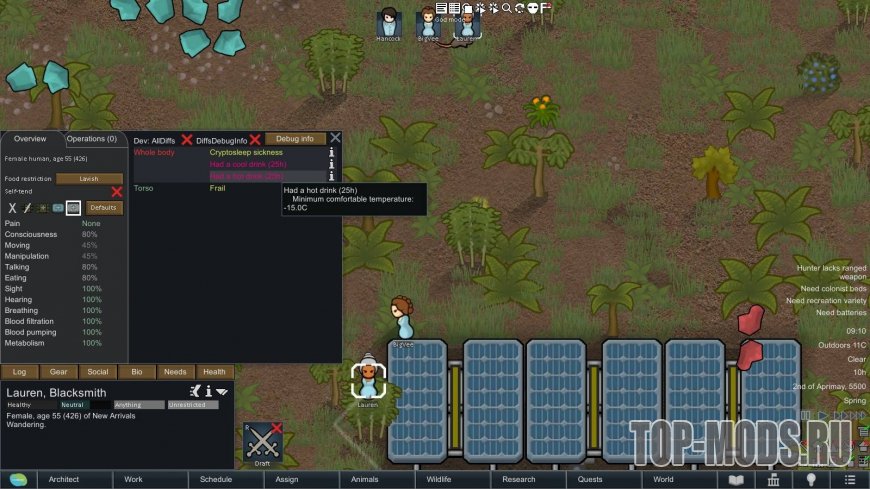Toggle the Self-tend option
The width and height of the screenshot is (870, 489).
116,191
